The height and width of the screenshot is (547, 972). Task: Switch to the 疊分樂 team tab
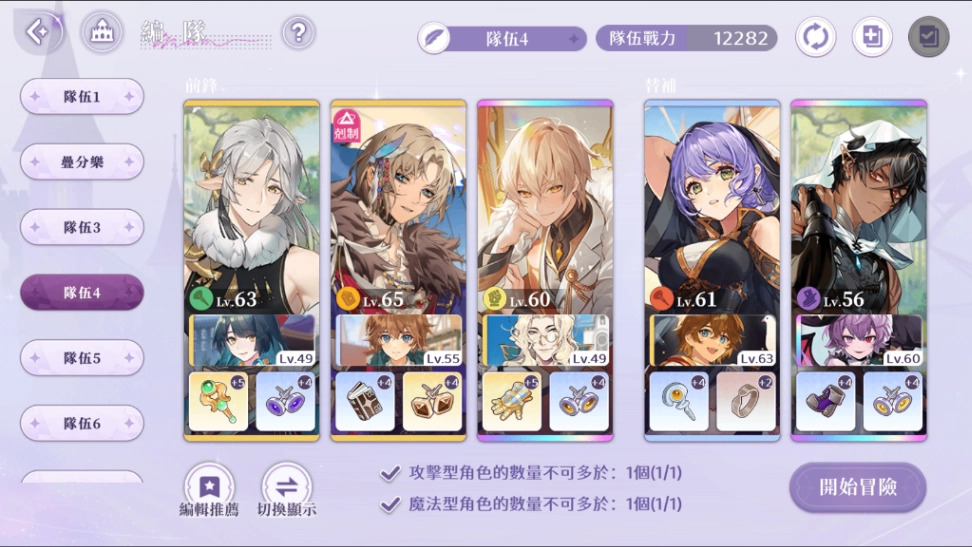82,161
